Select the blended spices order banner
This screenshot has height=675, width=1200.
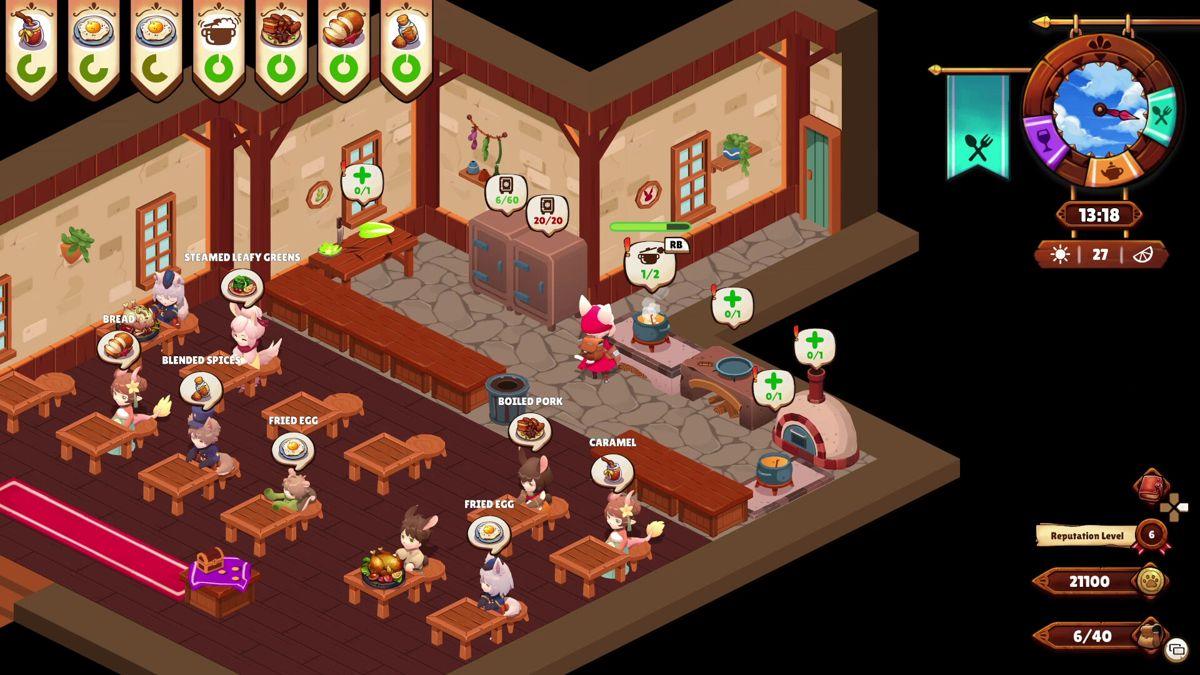coord(405,45)
